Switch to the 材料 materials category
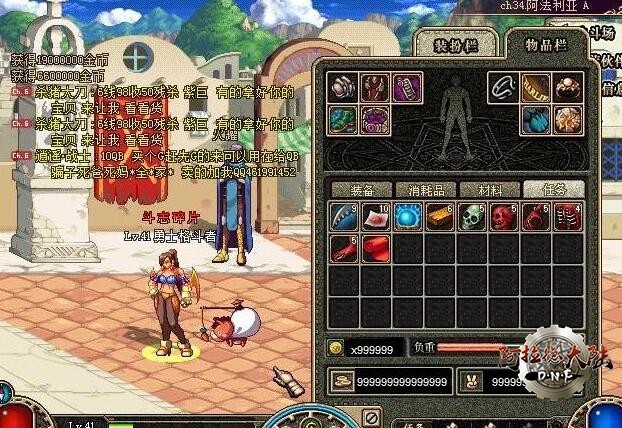The height and width of the screenshot is (428, 622). [x=491, y=189]
